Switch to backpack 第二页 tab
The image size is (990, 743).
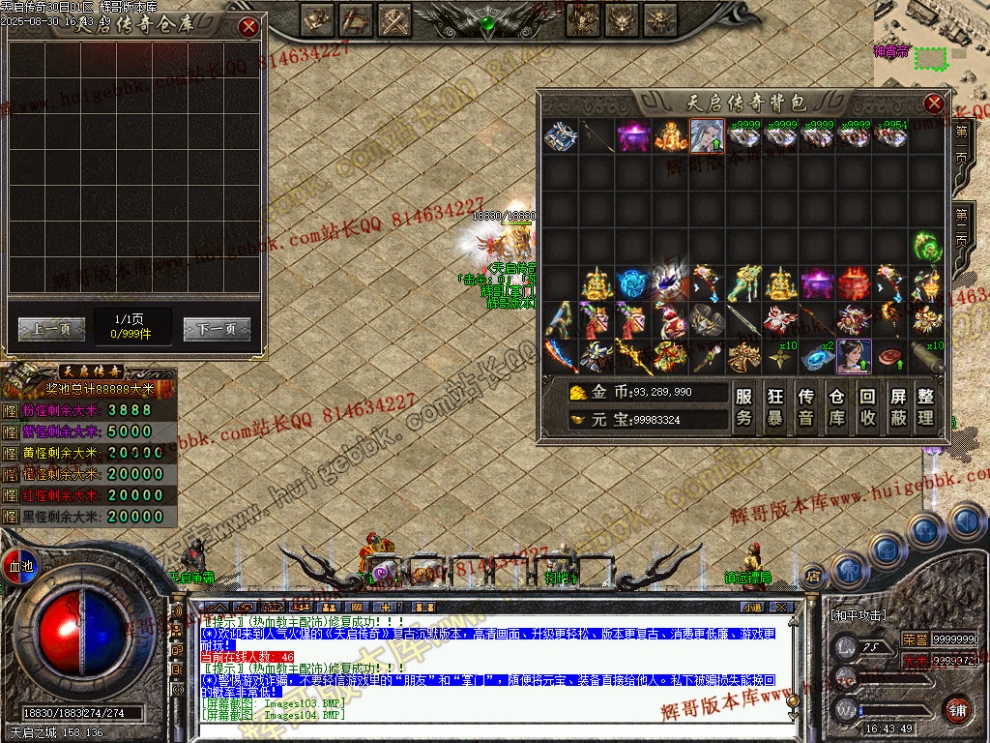[x=961, y=228]
